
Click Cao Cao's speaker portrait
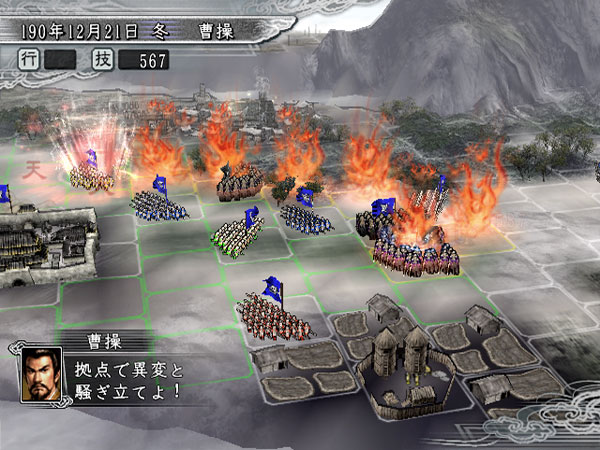tap(41, 373)
